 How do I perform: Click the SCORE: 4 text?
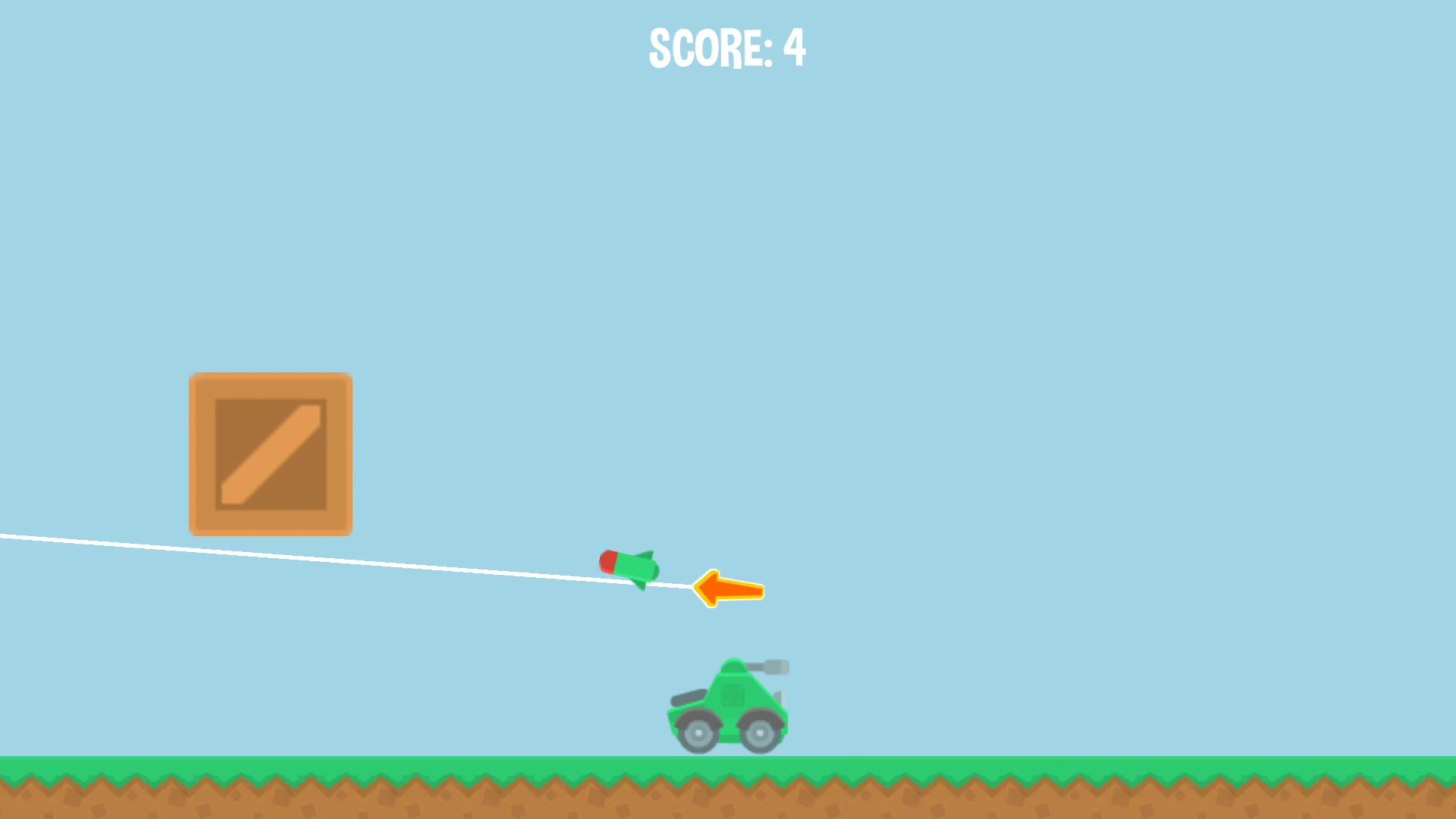pos(726,49)
